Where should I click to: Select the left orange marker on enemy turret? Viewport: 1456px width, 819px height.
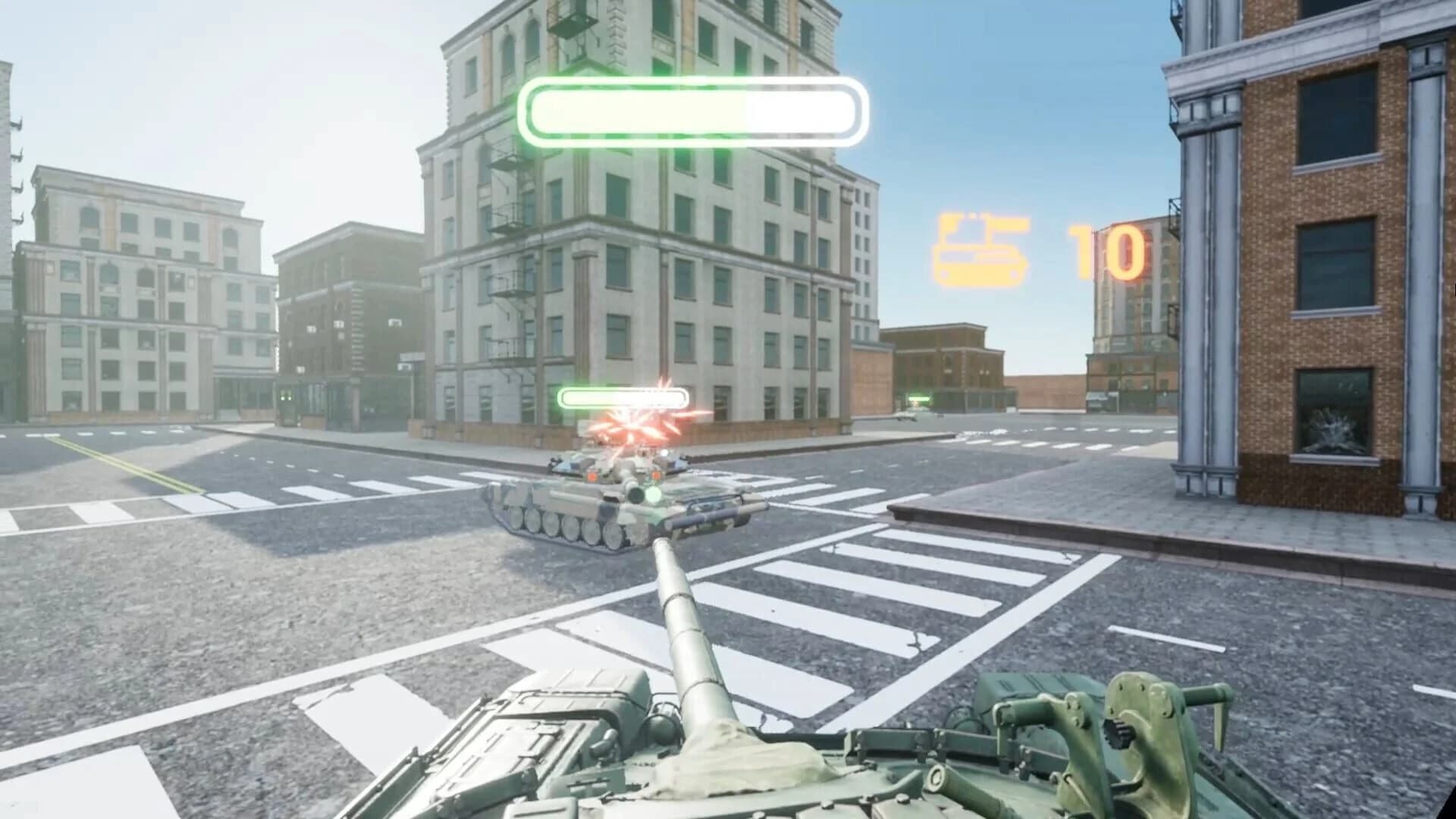click(591, 476)
